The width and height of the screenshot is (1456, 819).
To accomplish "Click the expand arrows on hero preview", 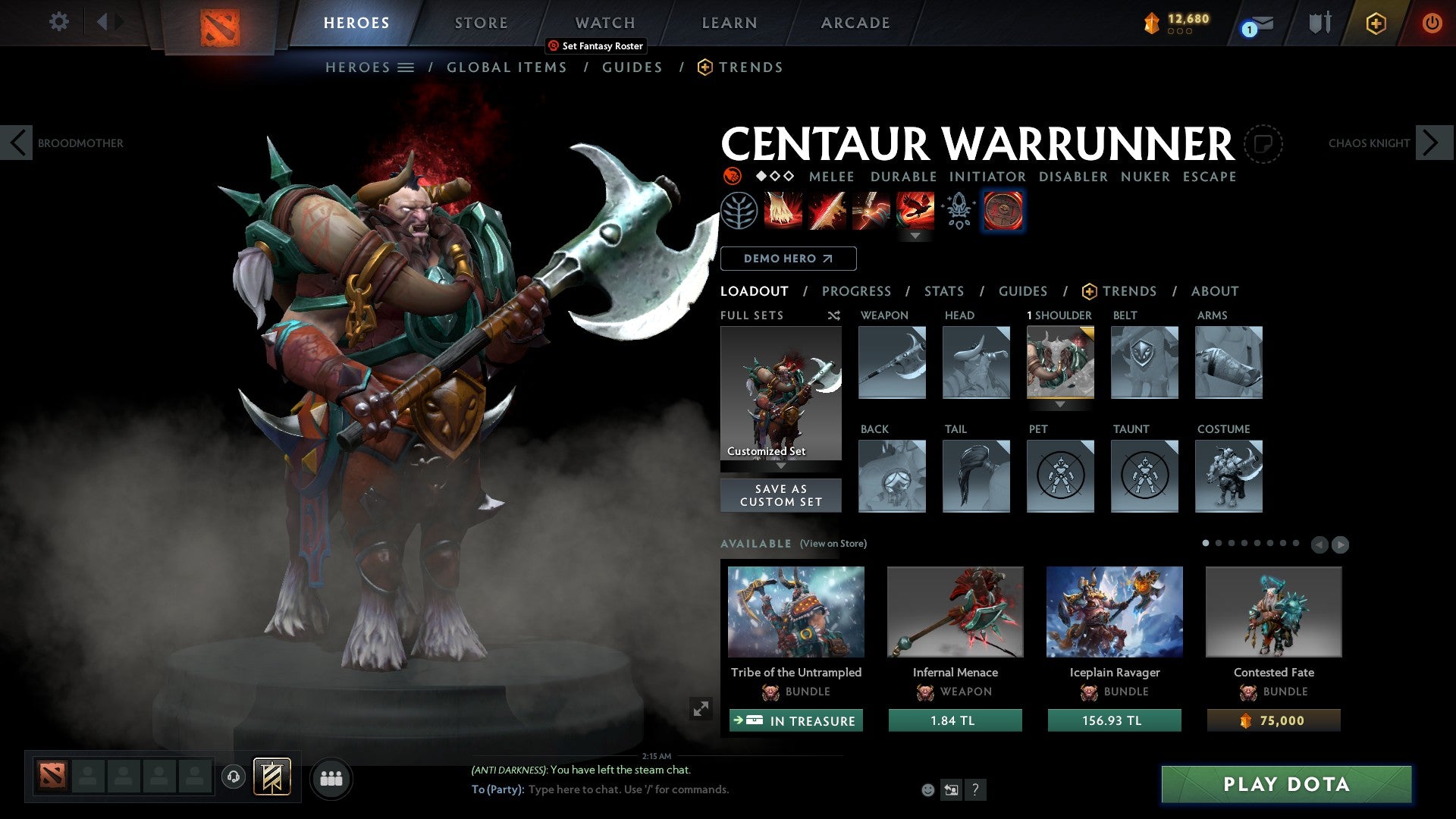I will coord(701,709).
